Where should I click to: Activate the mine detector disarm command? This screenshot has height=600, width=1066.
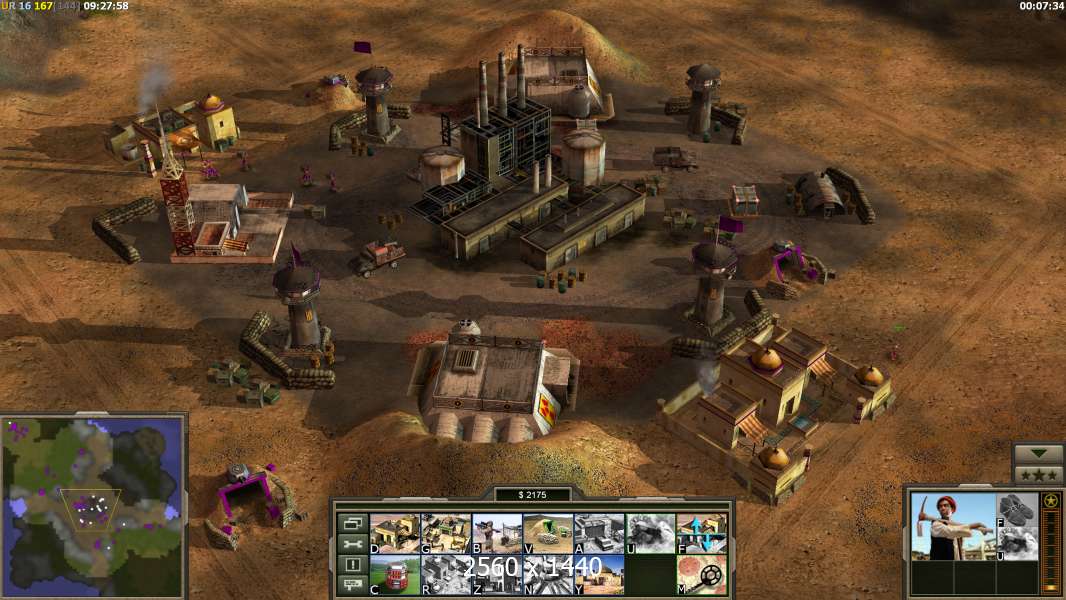point(701,574)
